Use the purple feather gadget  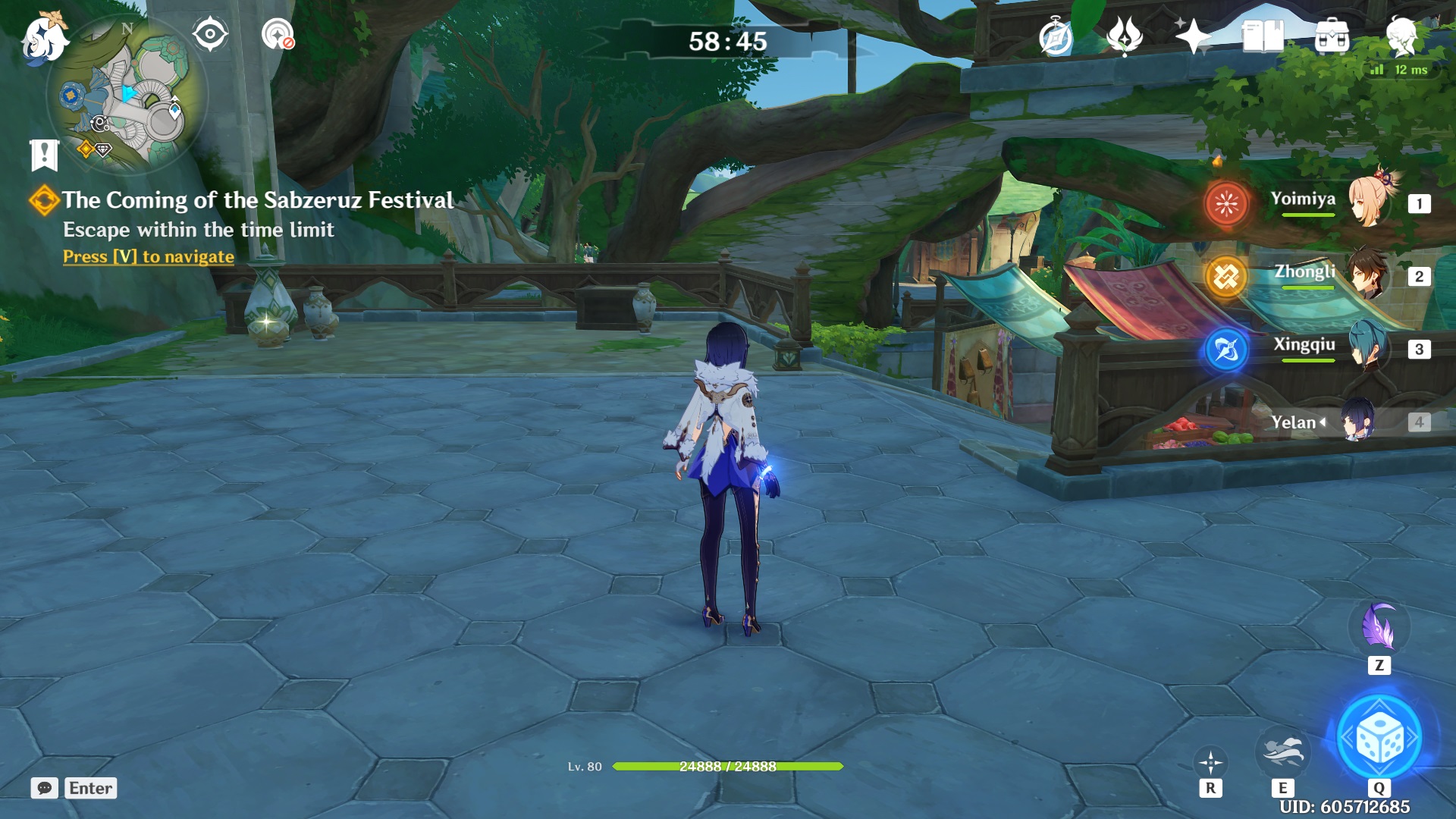tap(1379, 628)
